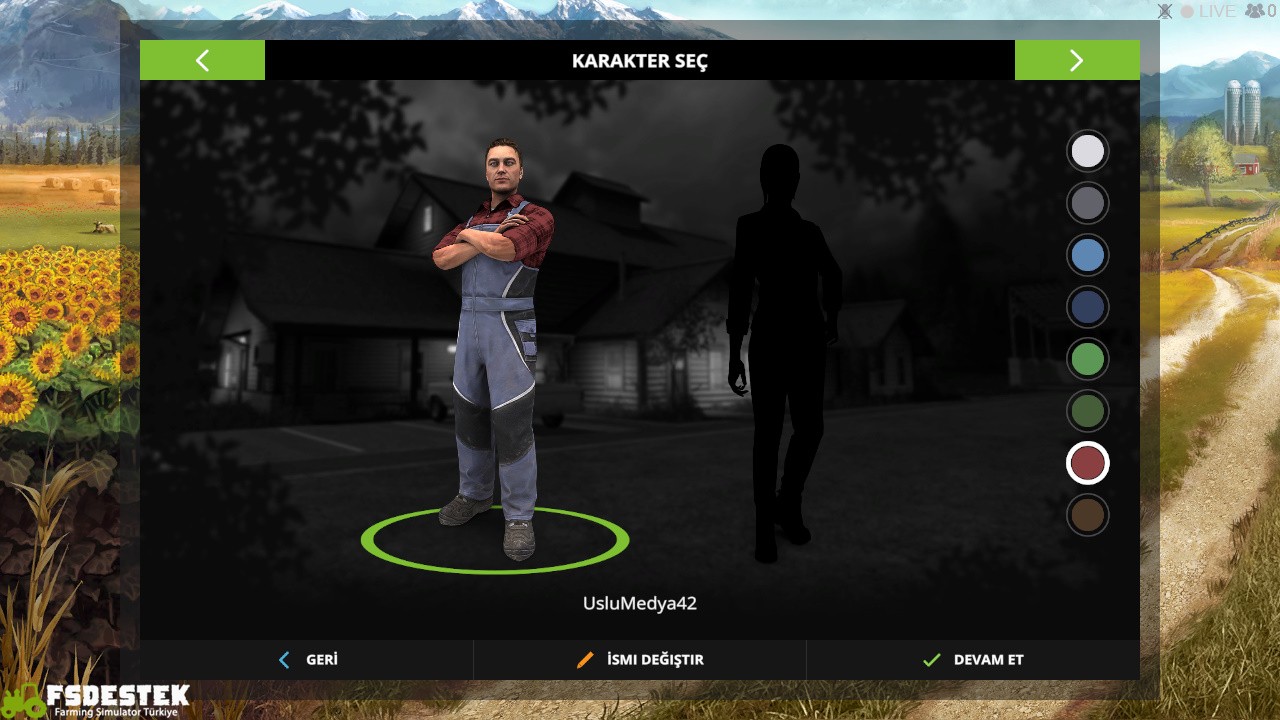Click the muted microphone icon near LIVE indicator
This screenshot has height=720, width=1280.
1163,11
